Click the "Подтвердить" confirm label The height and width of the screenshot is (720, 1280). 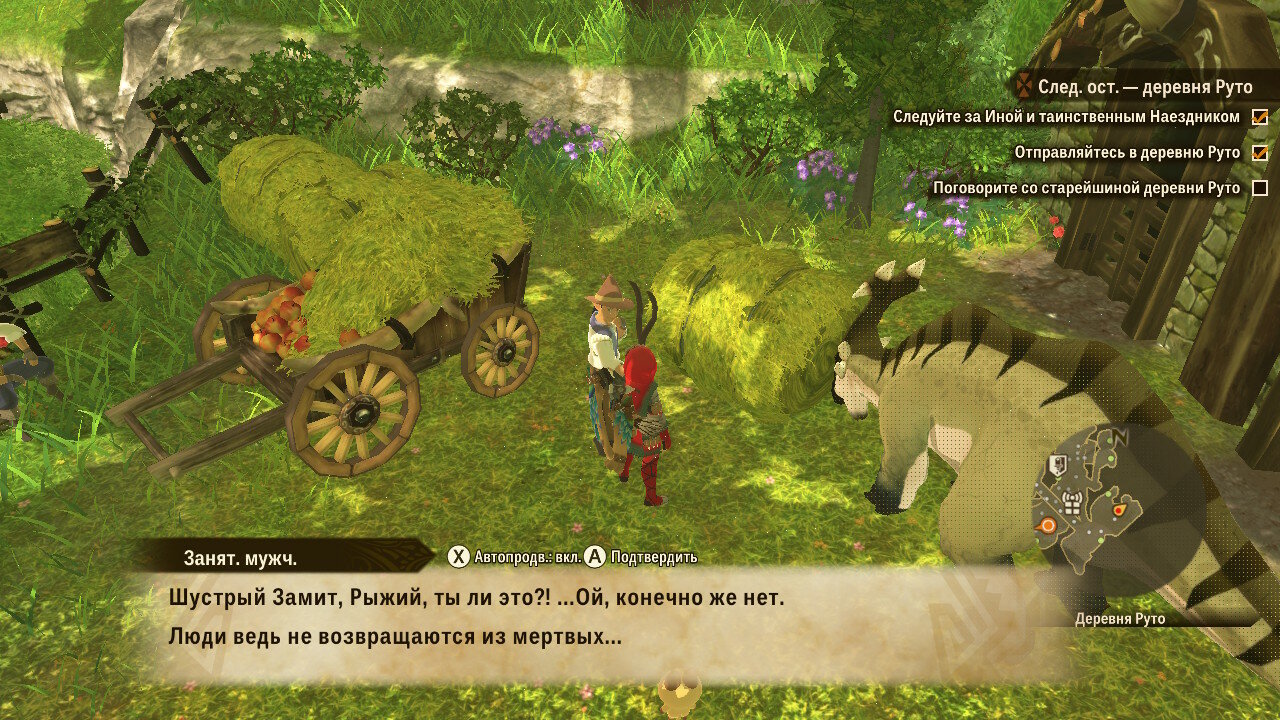point(654,557)
